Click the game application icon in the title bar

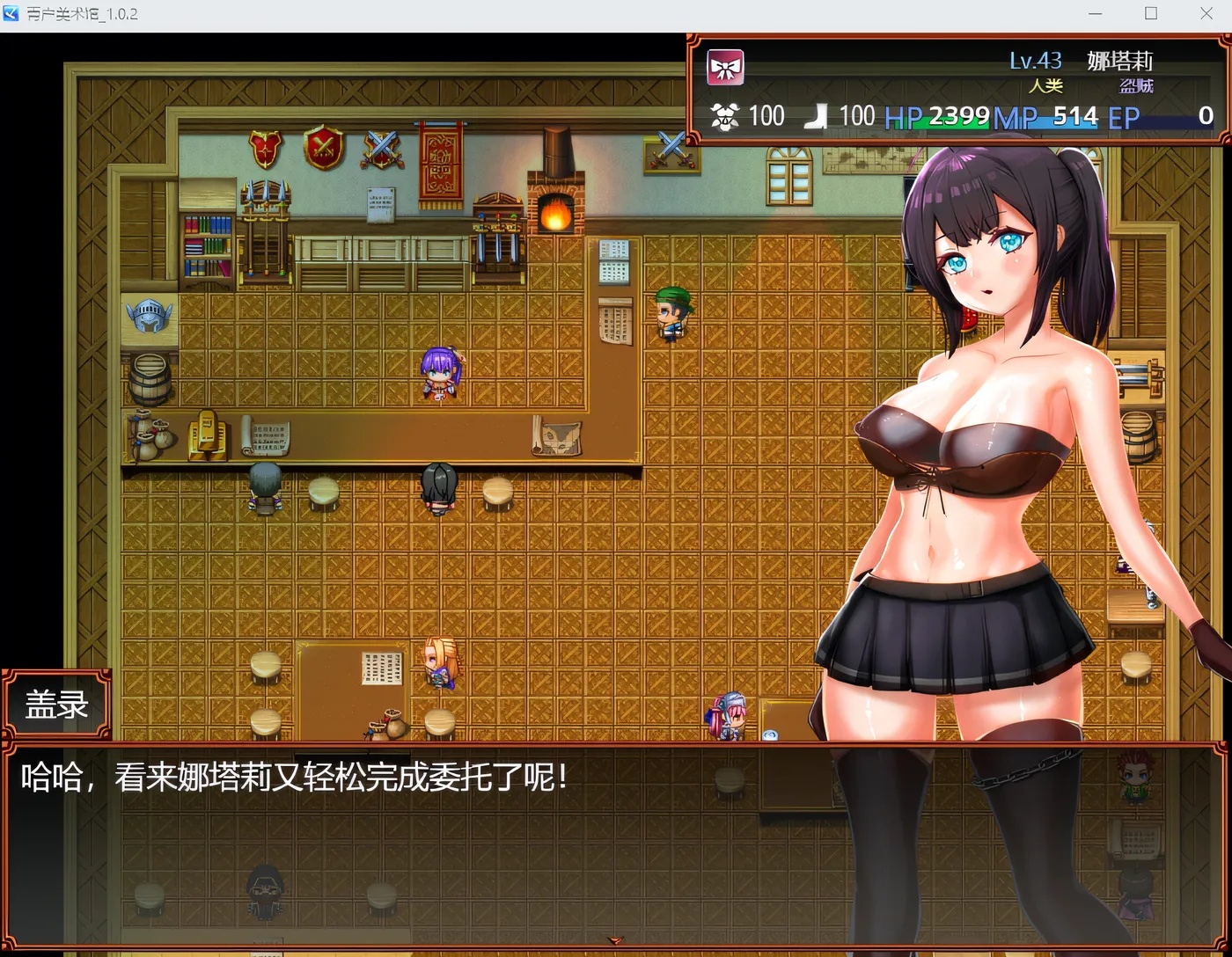point(11,13)
